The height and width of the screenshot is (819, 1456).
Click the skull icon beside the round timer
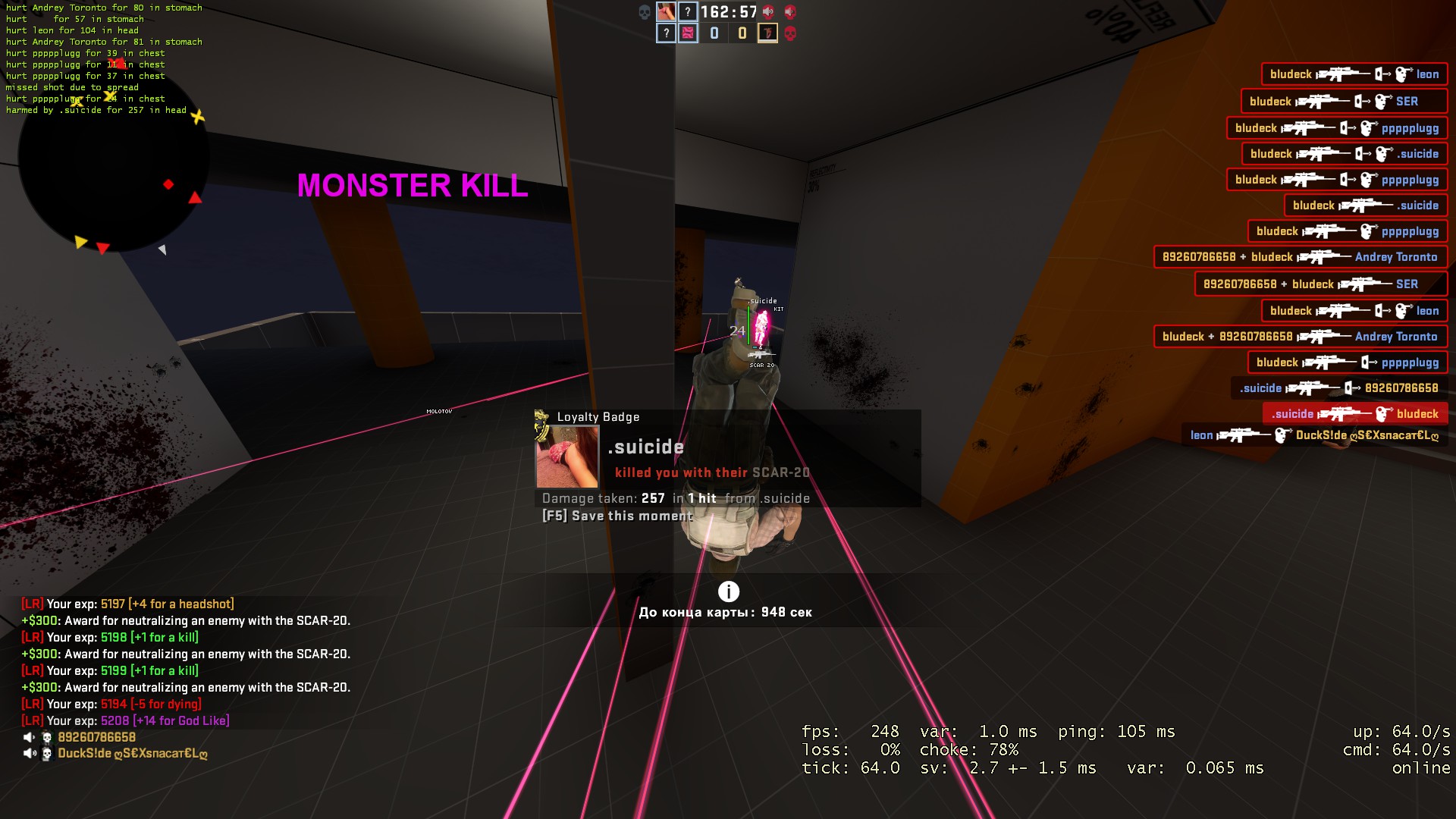tap(645, 11)
